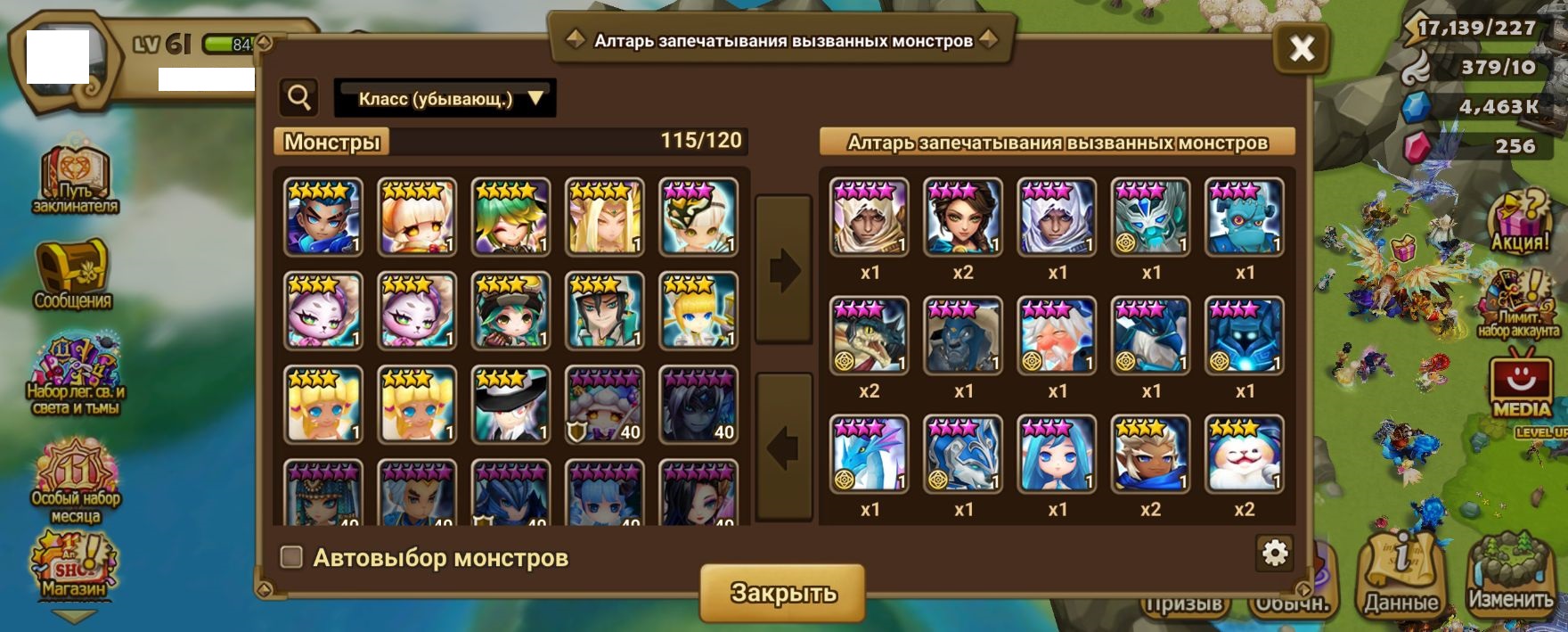Open the monster search magnifier

click(x=299, y=97)
